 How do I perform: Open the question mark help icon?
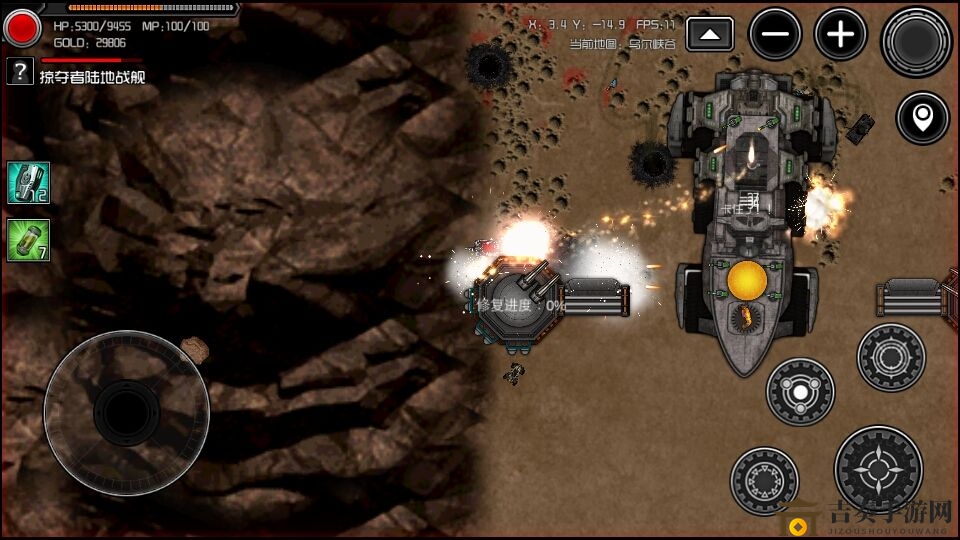coord(20,71)
